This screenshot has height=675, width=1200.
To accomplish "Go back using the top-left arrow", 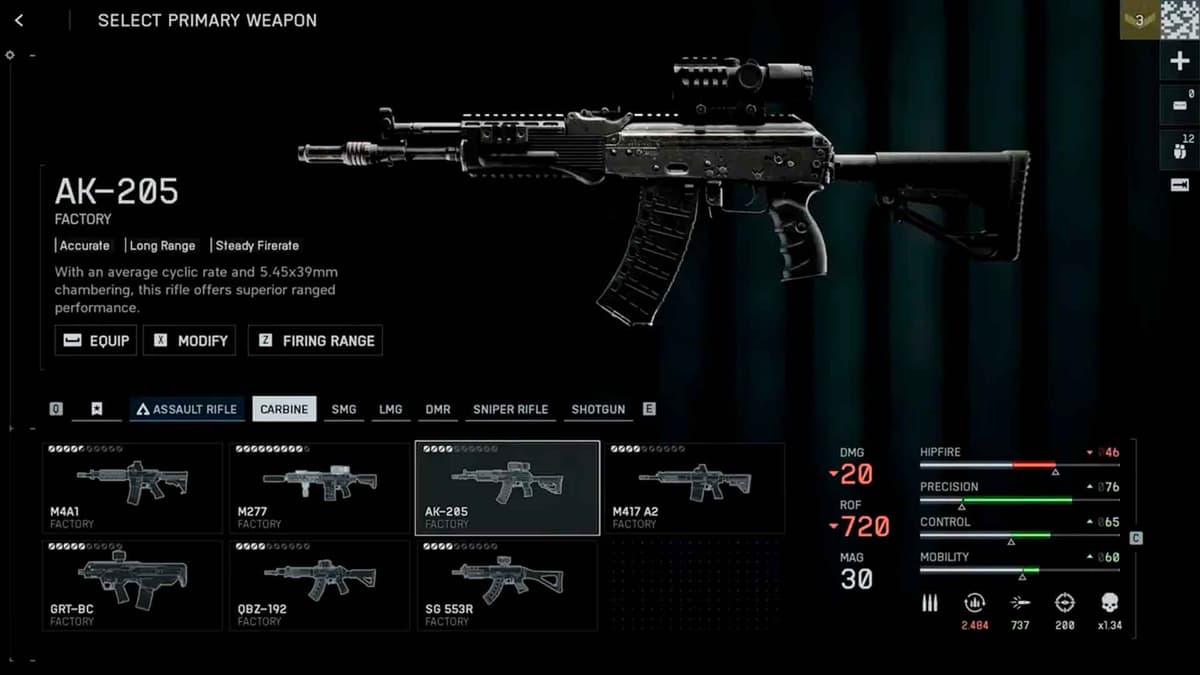I will pos(19,20).
